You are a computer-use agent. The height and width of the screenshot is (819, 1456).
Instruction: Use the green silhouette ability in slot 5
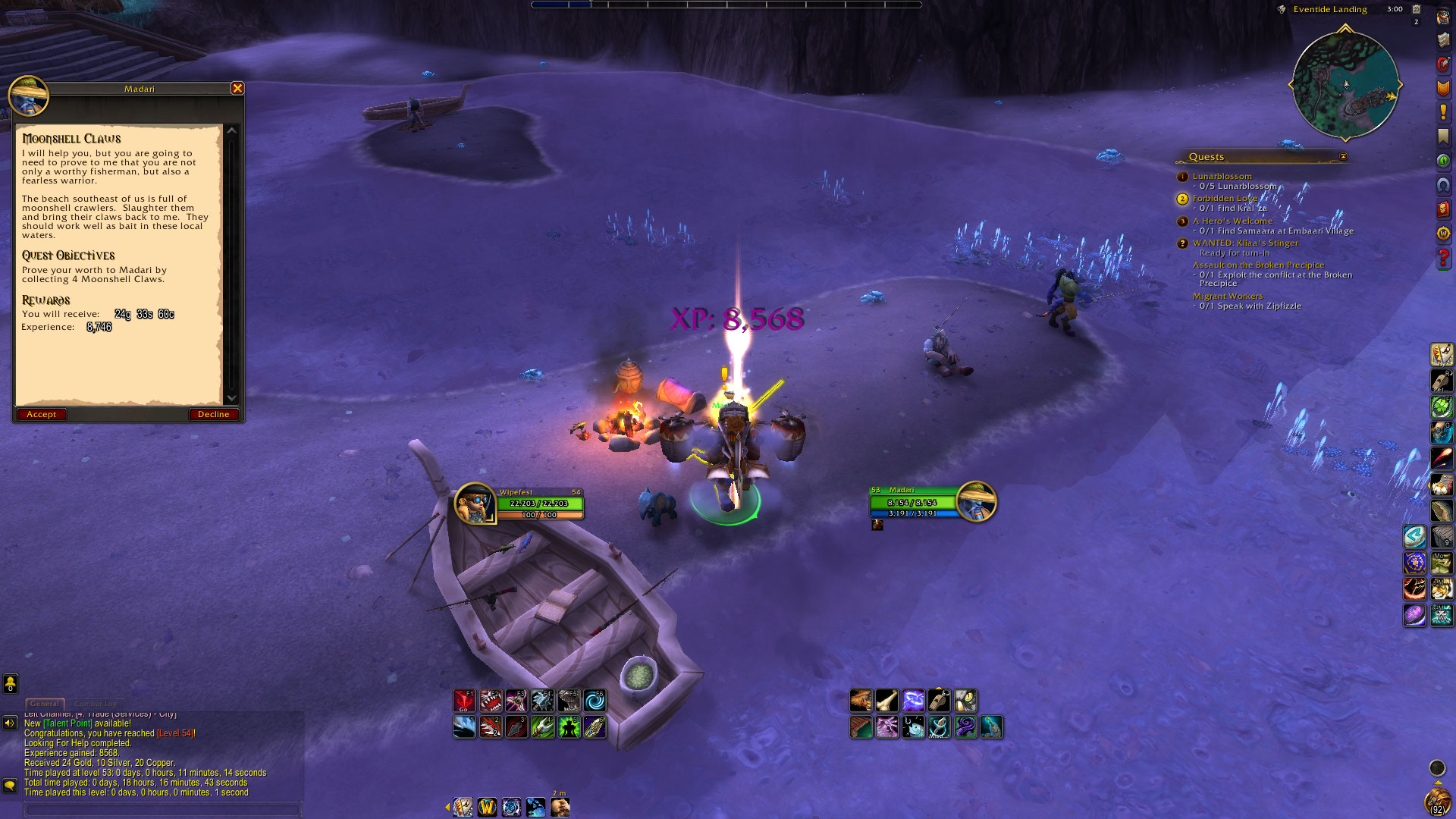click(x=569, y=727)
